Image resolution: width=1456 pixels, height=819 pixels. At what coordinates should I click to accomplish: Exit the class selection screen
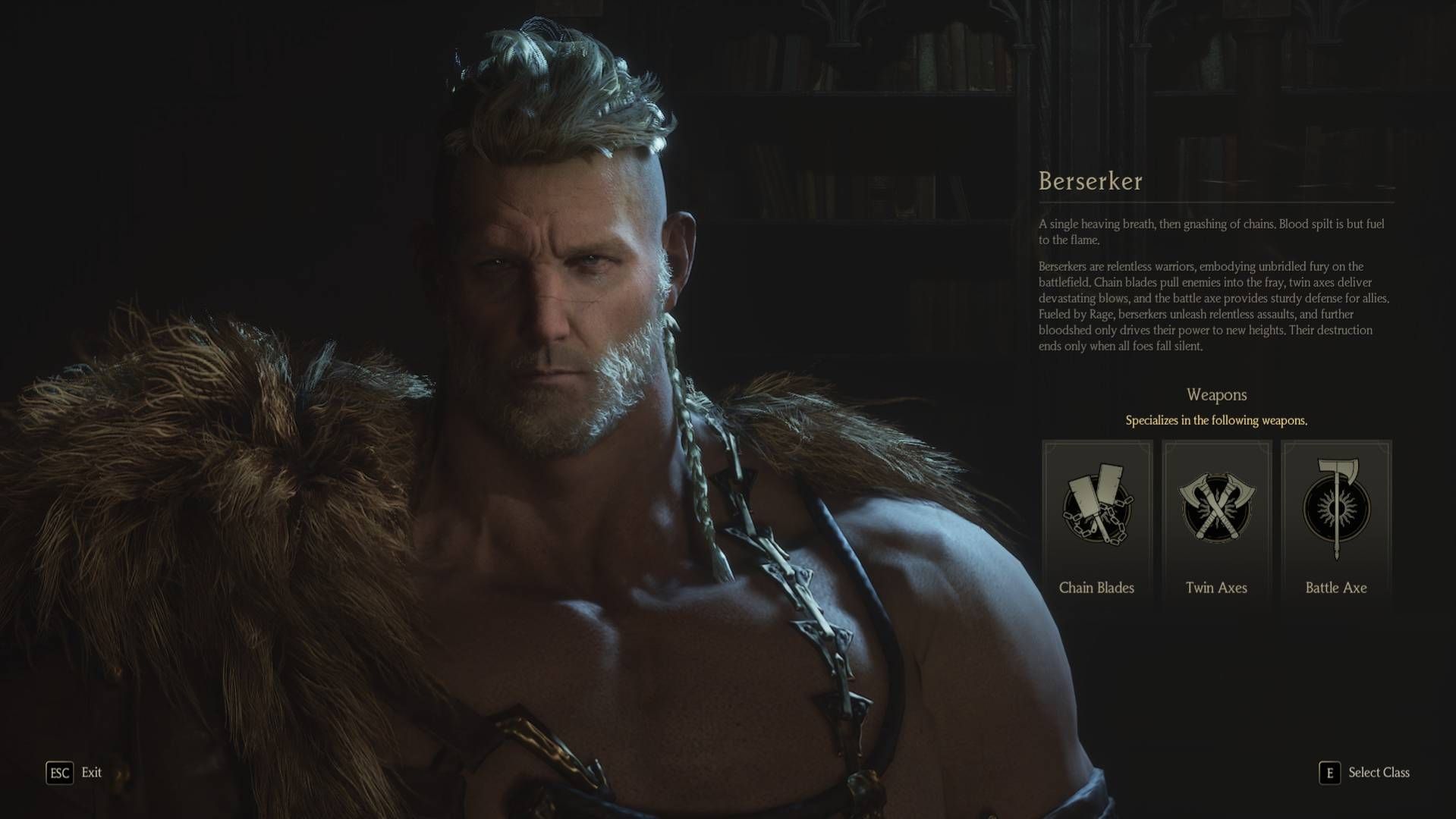point(74,773)
